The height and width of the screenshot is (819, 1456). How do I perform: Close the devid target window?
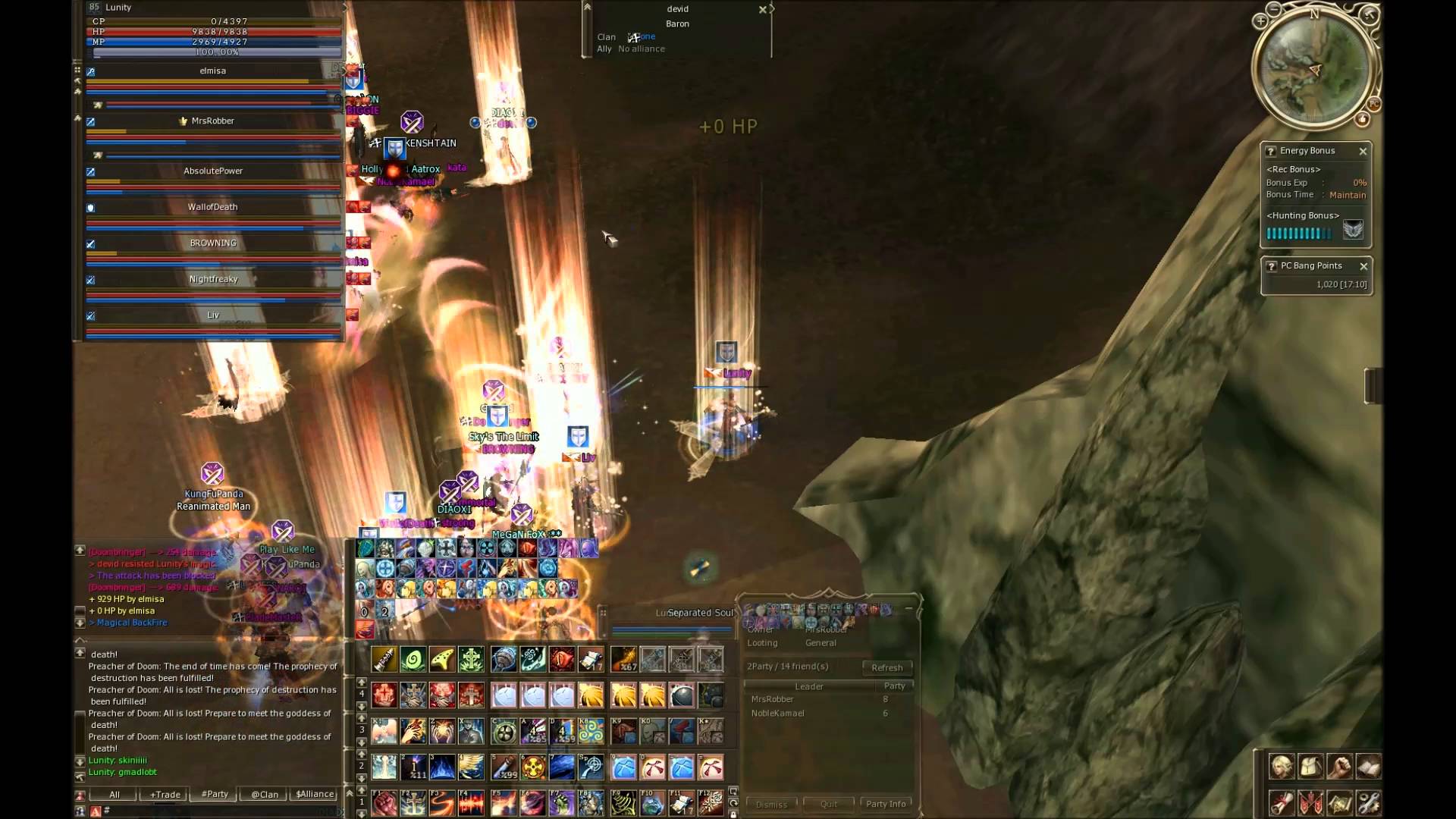click(x=762, y=10)
